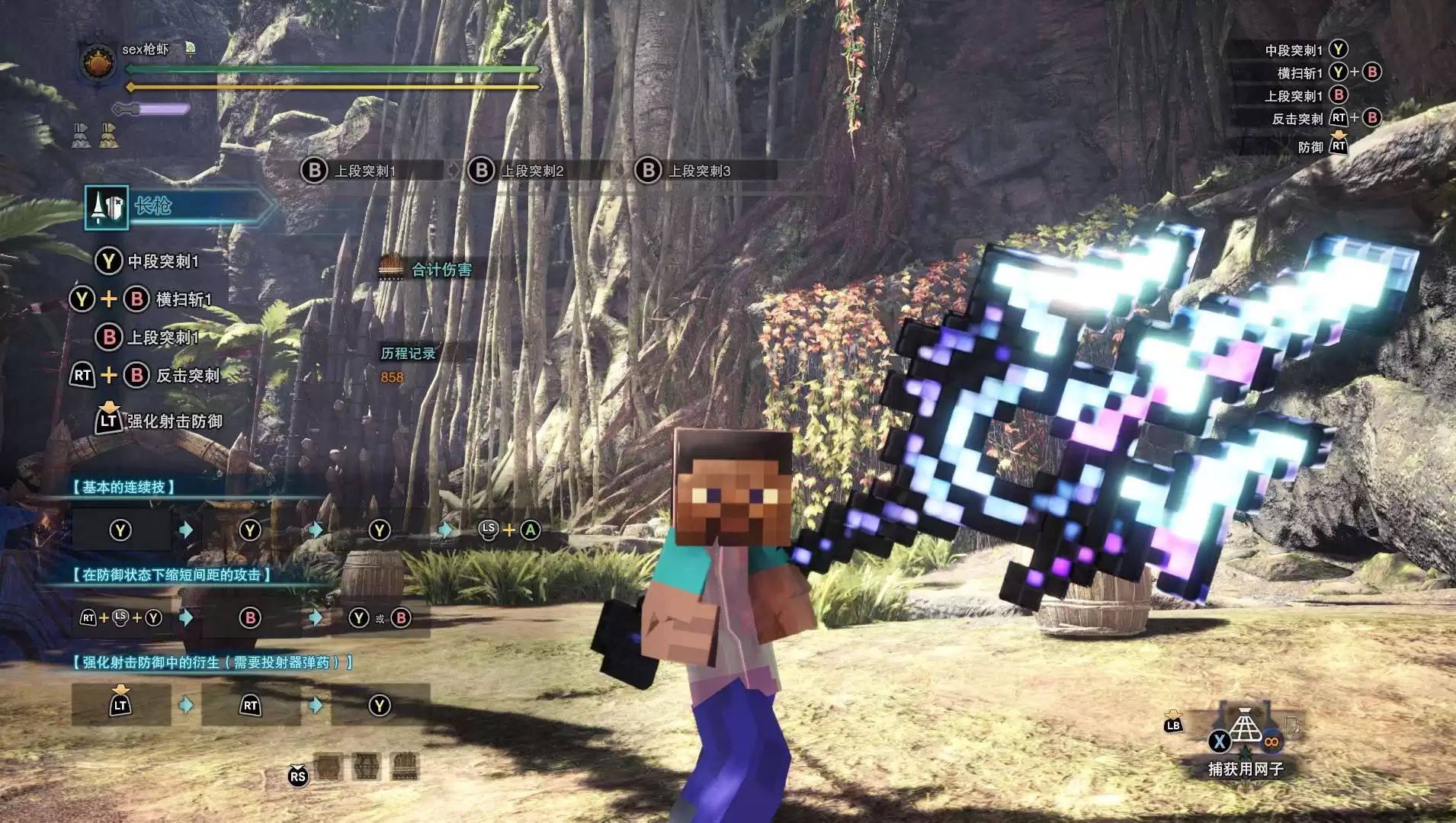This screenshot has height=823, width=1456.
Task: Click the 上段突刺2 combo step
Action: pyautogui.click(x=531, y=171)
